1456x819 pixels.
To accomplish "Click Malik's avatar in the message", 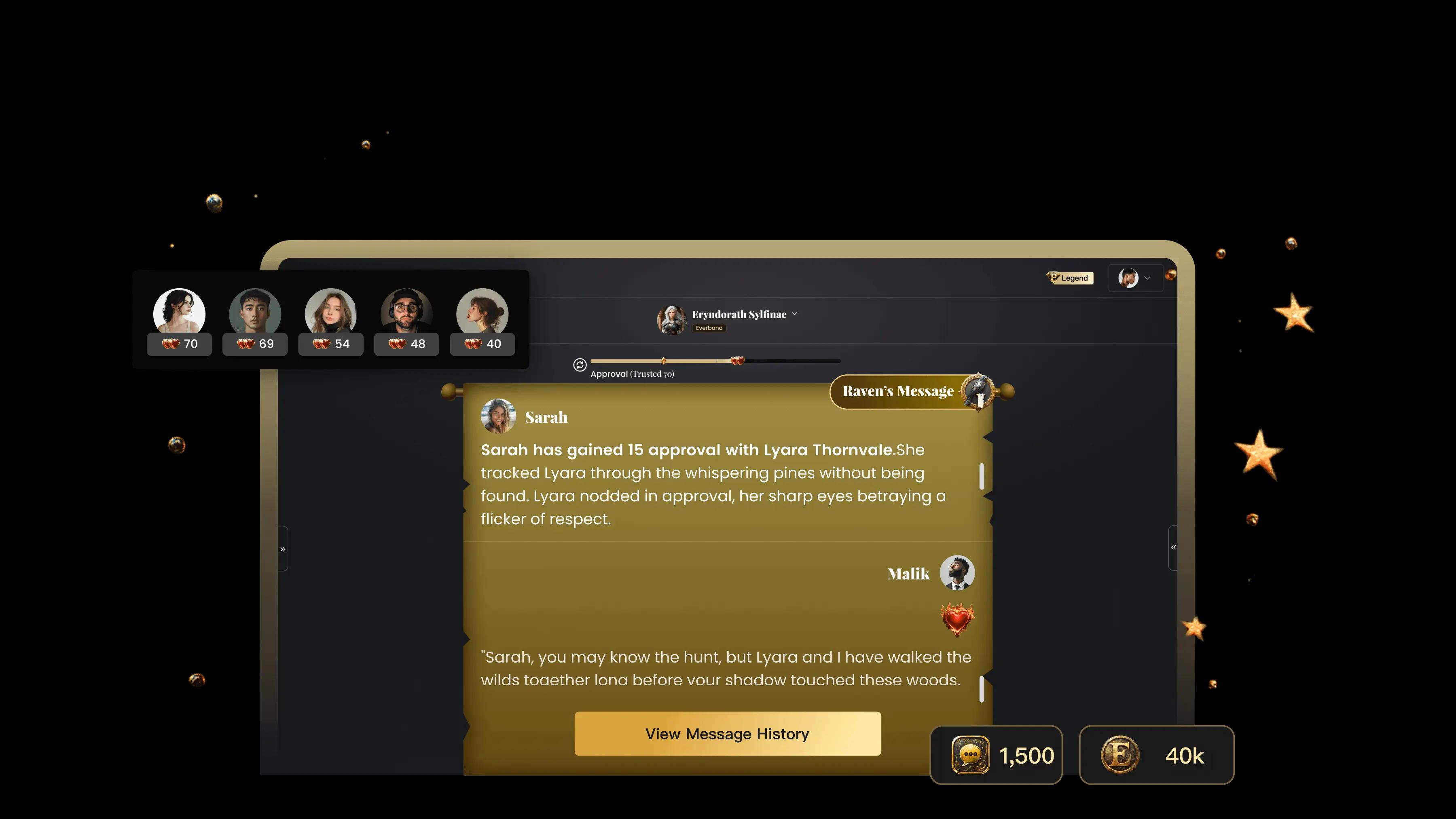I will click(957, 573).
